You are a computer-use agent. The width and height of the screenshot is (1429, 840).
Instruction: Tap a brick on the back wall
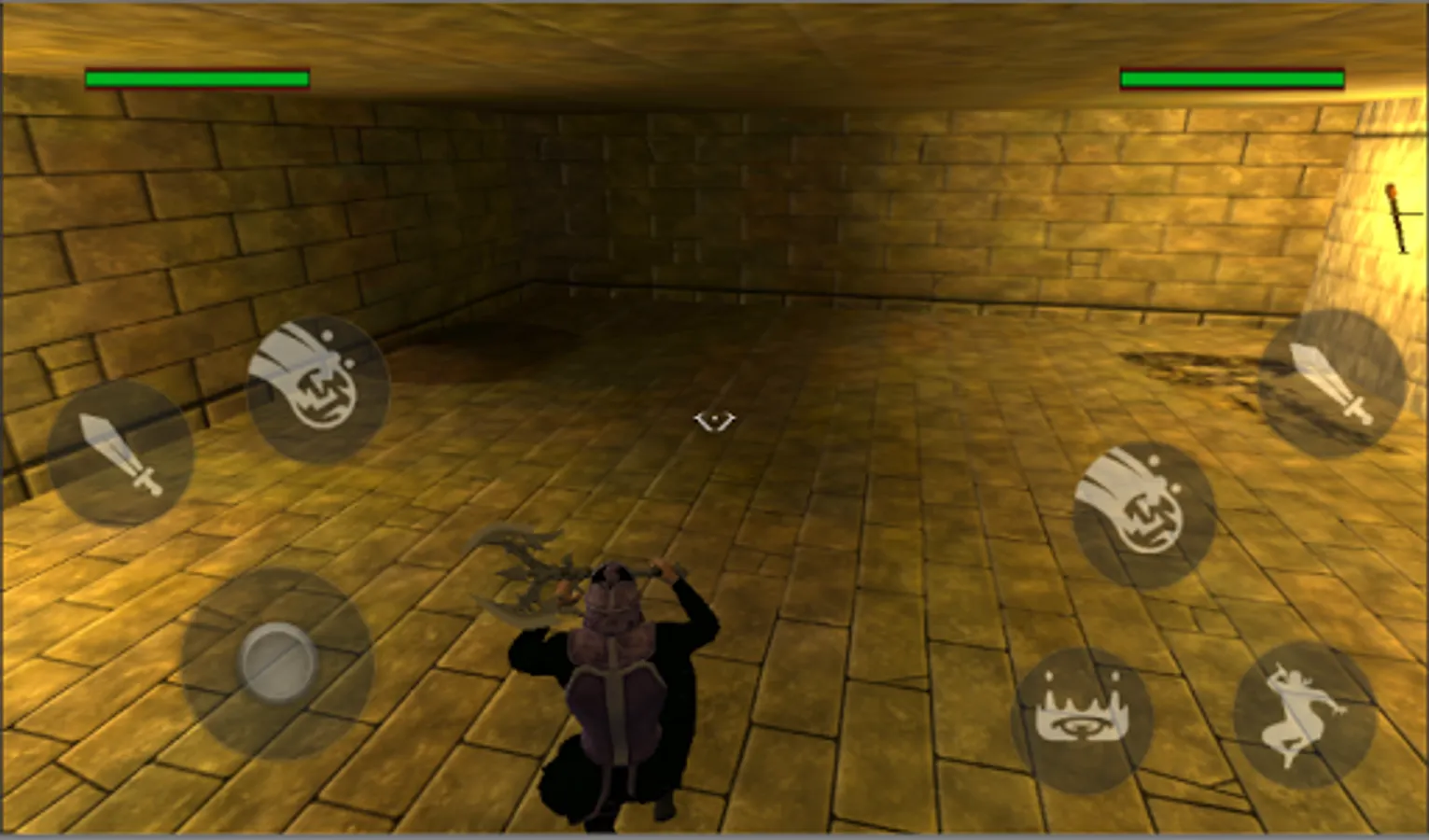[x=840, y=187]
